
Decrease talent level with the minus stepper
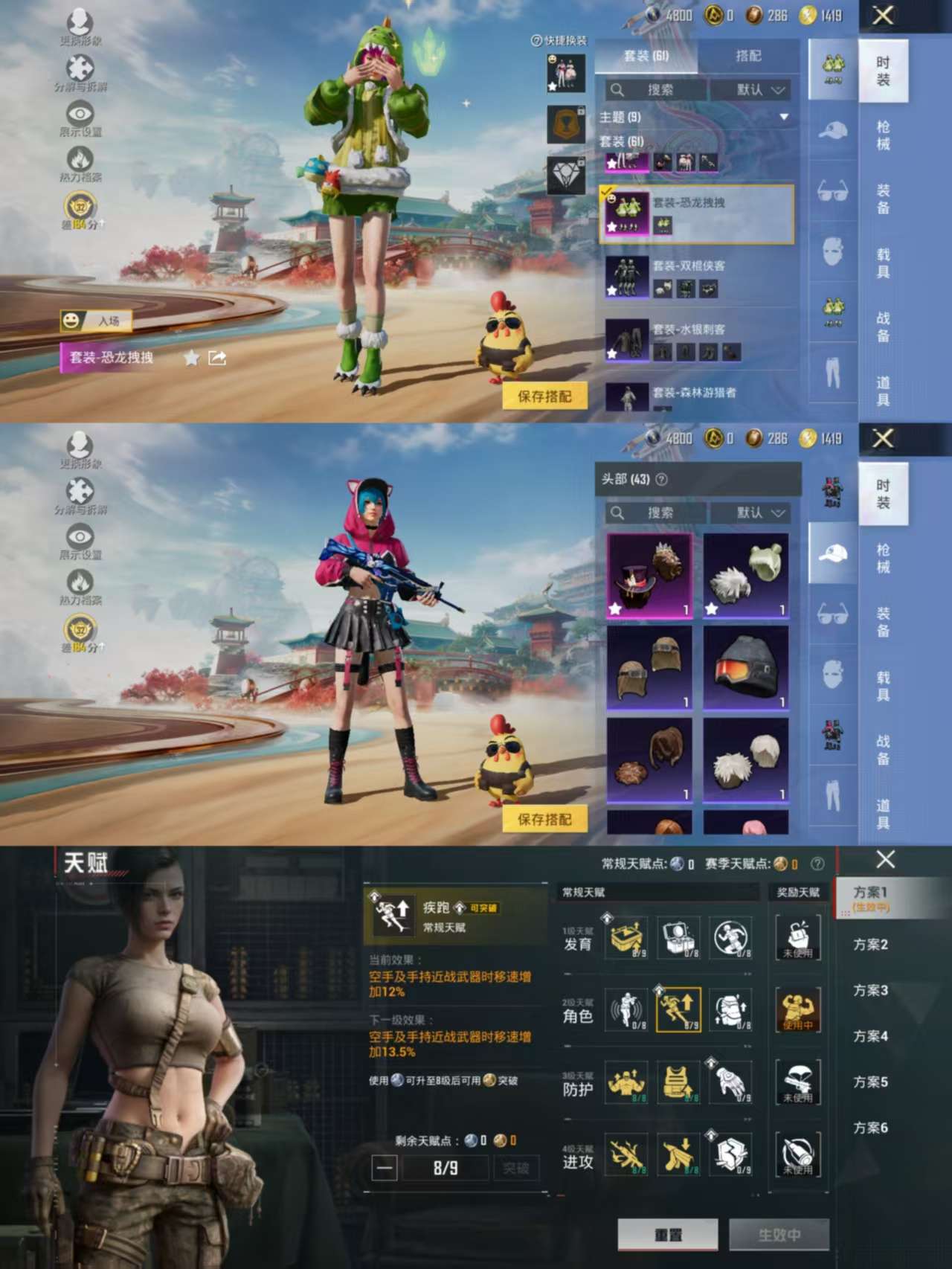tap(385, 1166)
